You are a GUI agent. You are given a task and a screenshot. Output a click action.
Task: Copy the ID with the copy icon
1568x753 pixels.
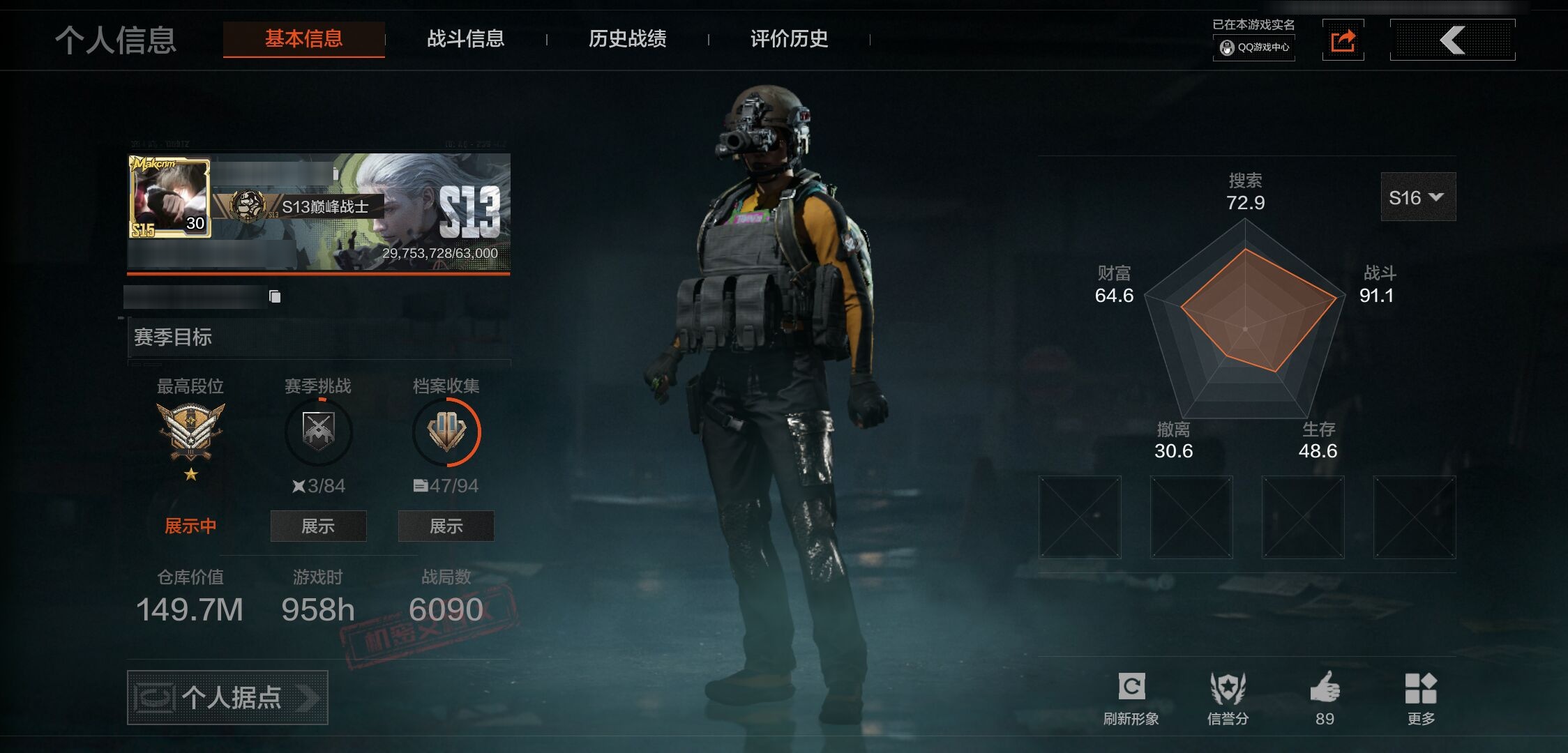tap(275, 297)
